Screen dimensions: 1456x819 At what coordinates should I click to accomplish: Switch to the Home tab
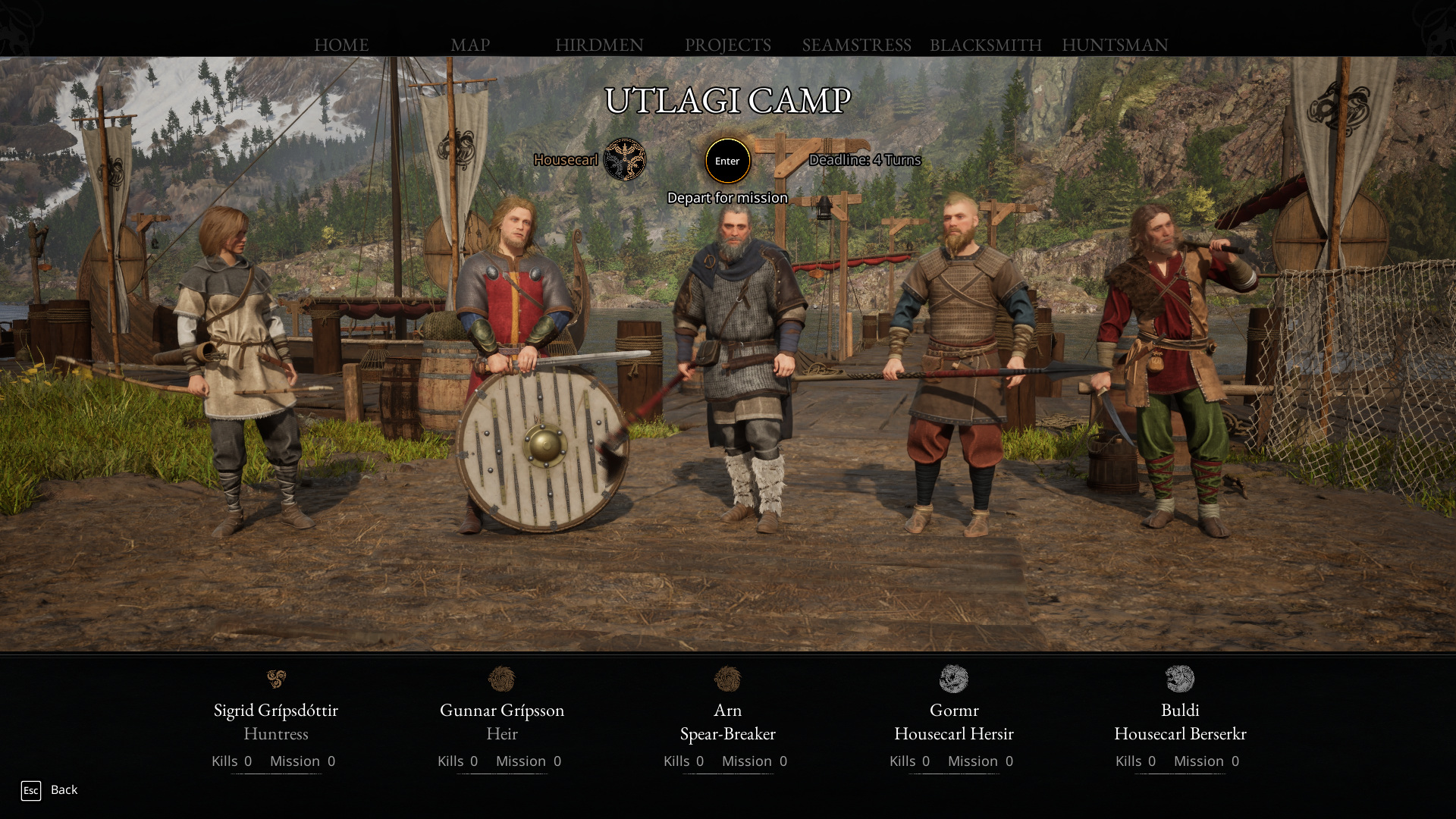(341, 45)
